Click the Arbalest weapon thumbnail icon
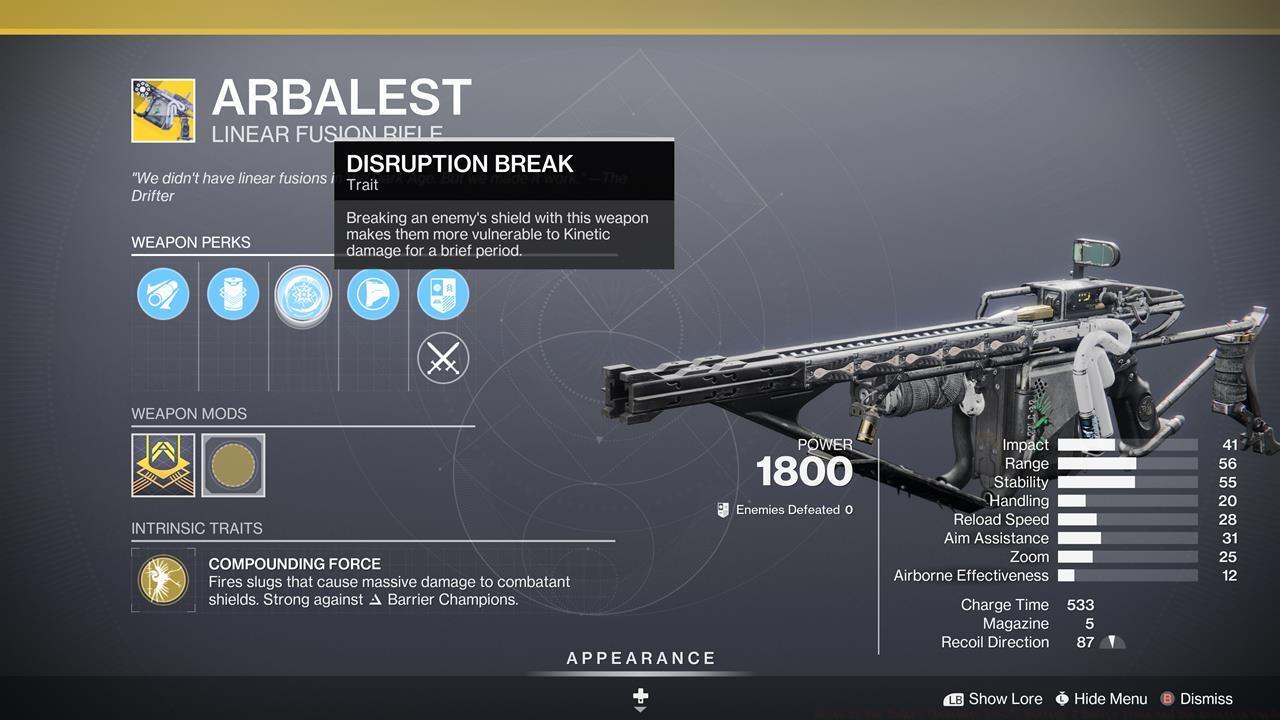Image resolution: width=1280 pixels, height=720 pixels. coord(164,110)
